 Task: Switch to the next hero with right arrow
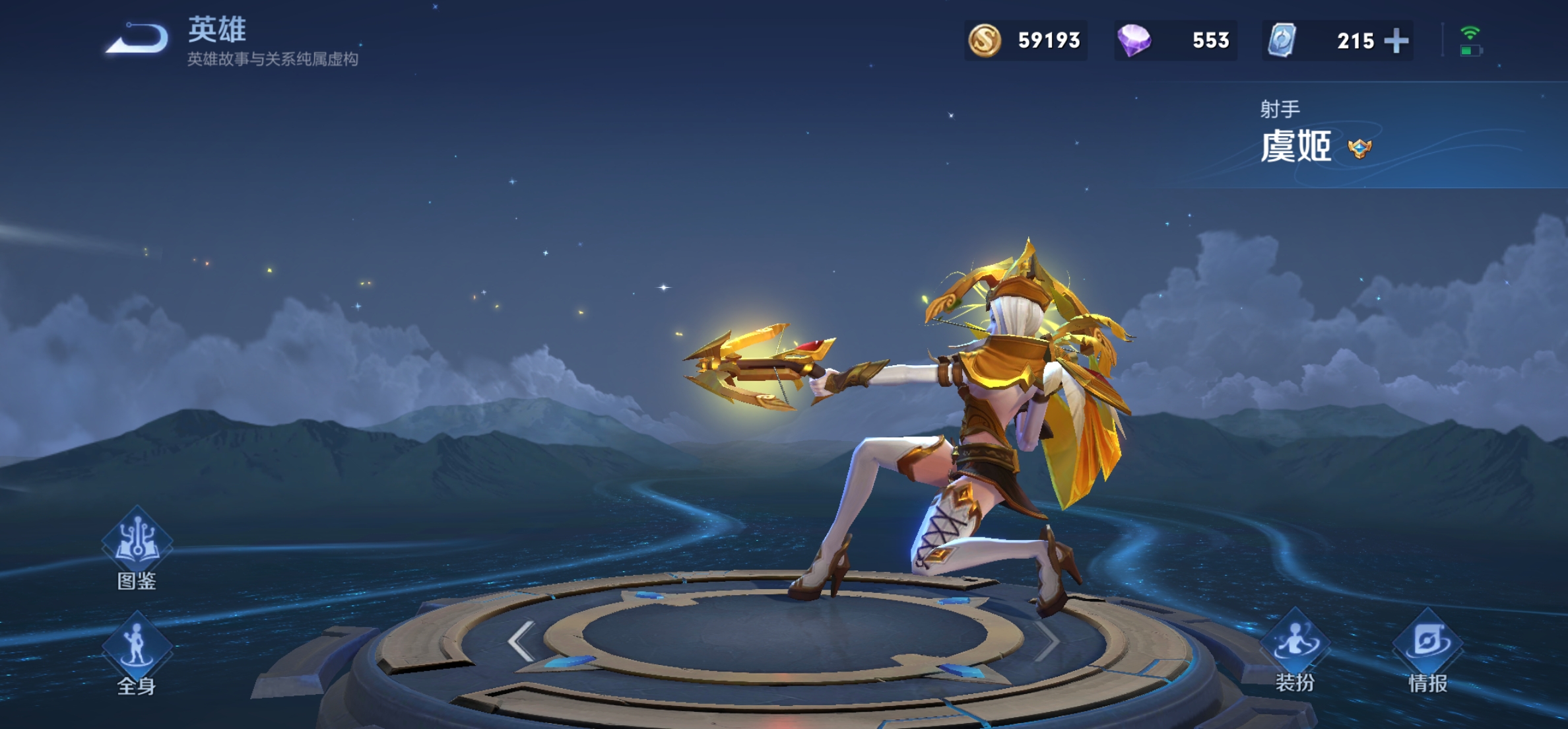coord(1047,641)
